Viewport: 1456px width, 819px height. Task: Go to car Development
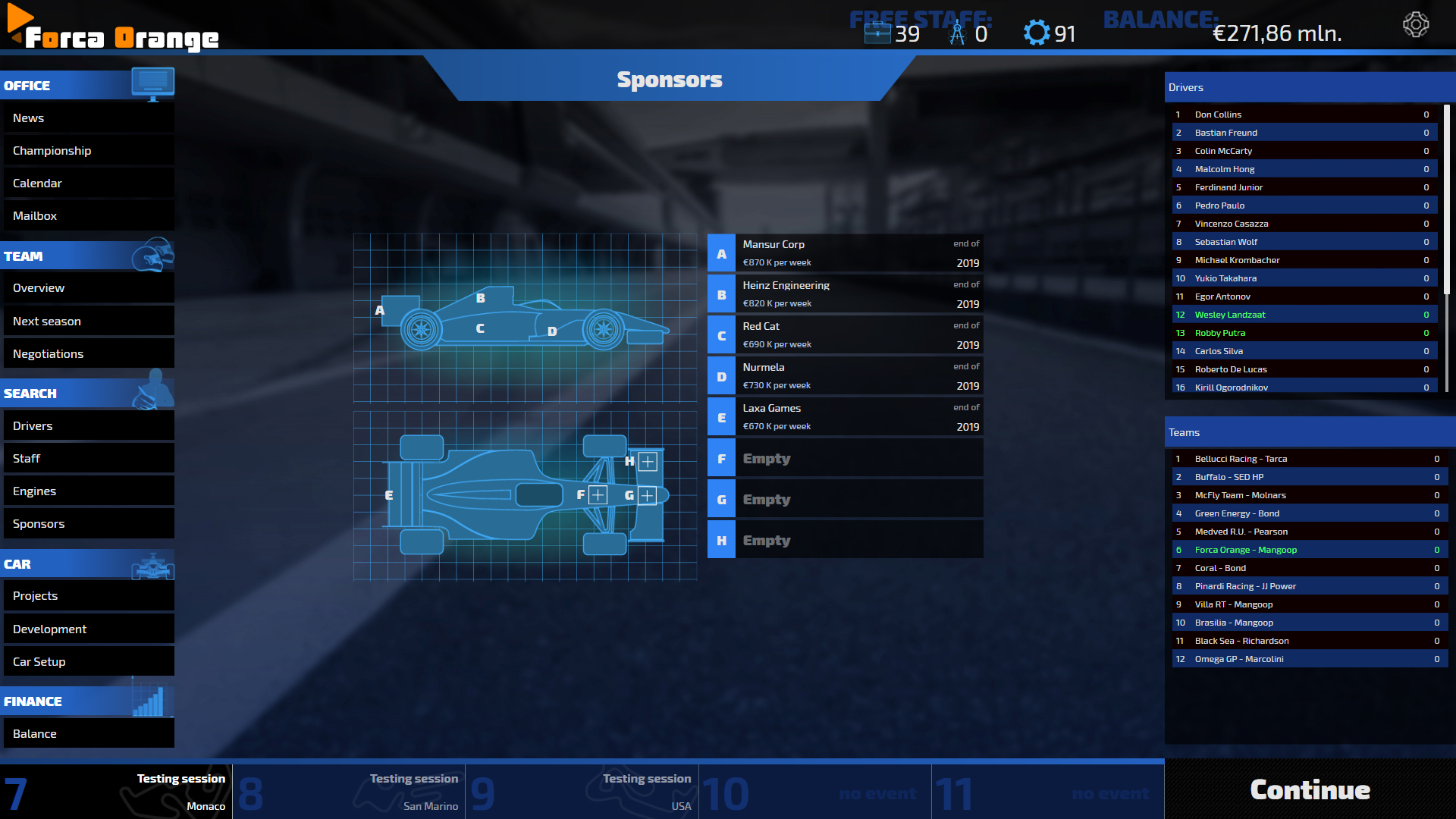click(x=88, y=629)
